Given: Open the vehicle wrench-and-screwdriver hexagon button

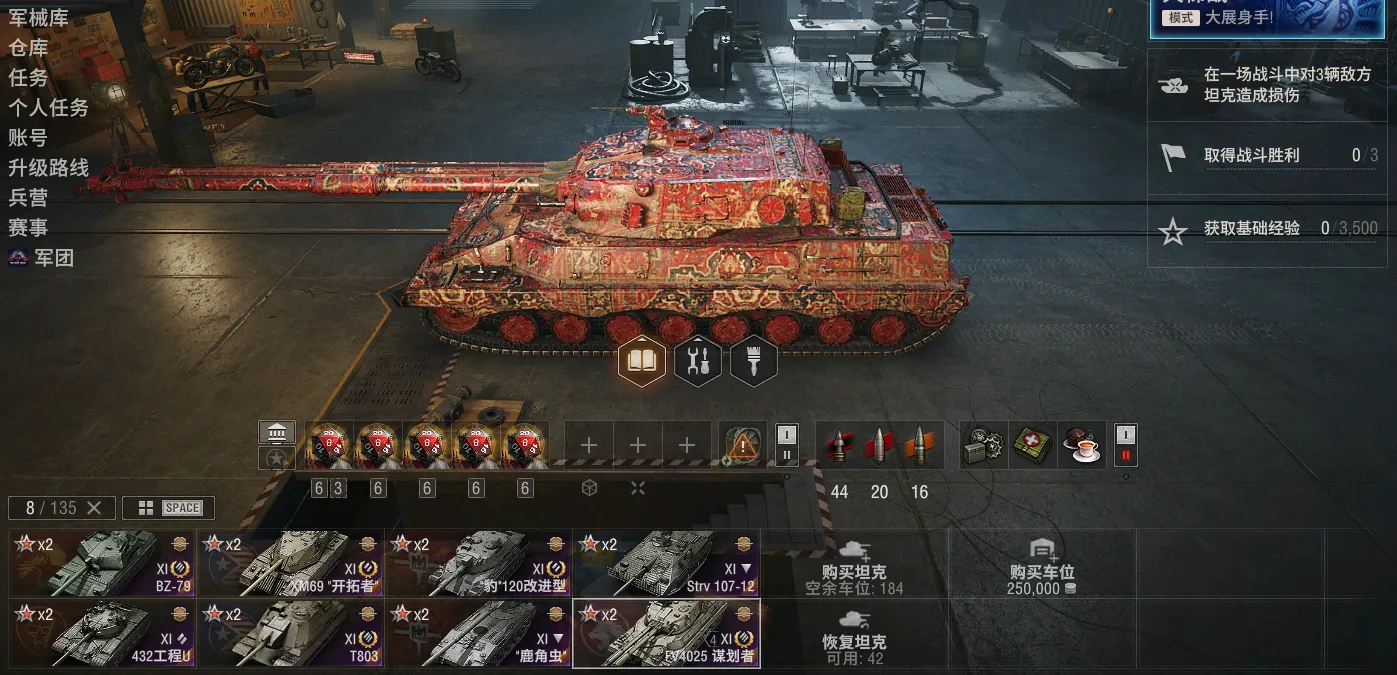Looking at the screenshot, I should coord(698,361).
